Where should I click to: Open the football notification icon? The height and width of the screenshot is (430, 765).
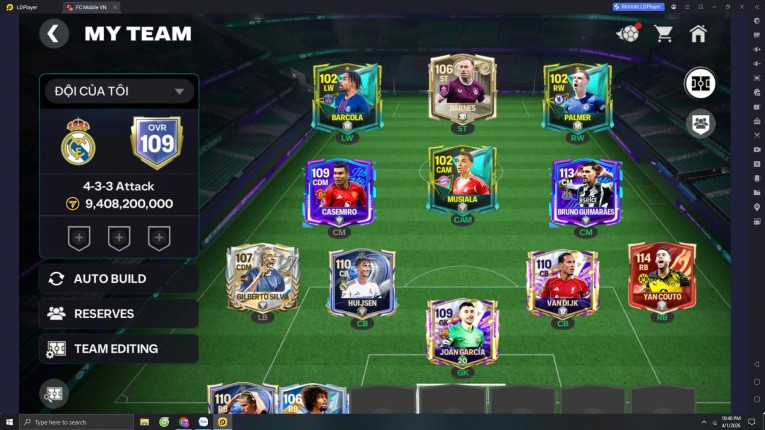(x=628, y=34)
